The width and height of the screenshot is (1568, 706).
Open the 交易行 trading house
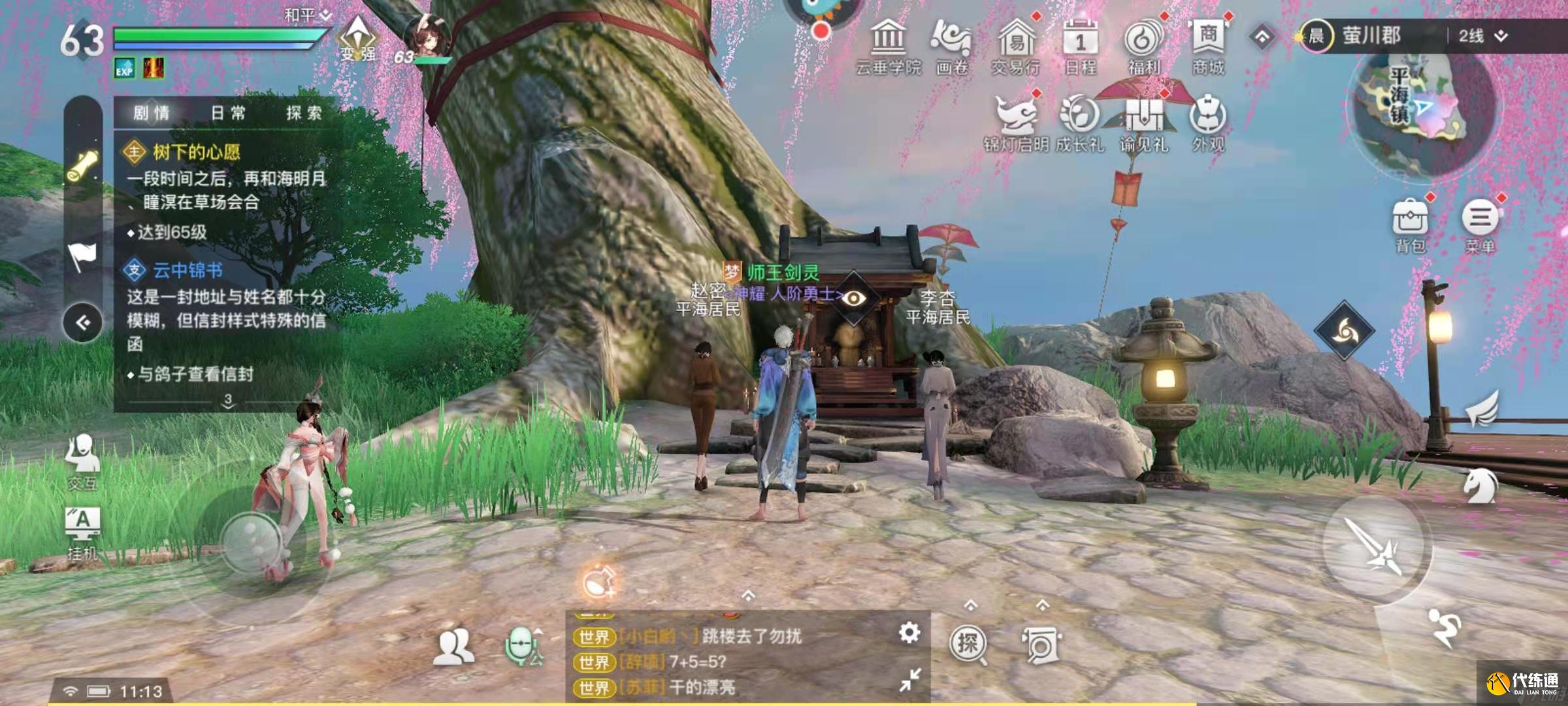click(x=1016, y=46)
